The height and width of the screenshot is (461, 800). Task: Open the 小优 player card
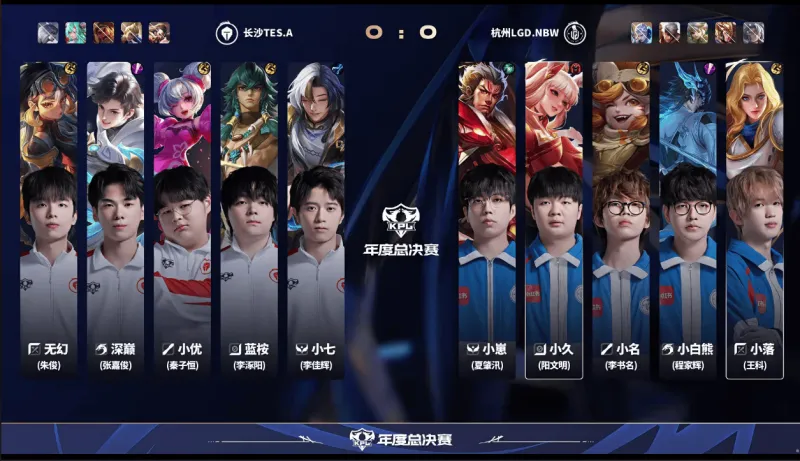point(183,220)
